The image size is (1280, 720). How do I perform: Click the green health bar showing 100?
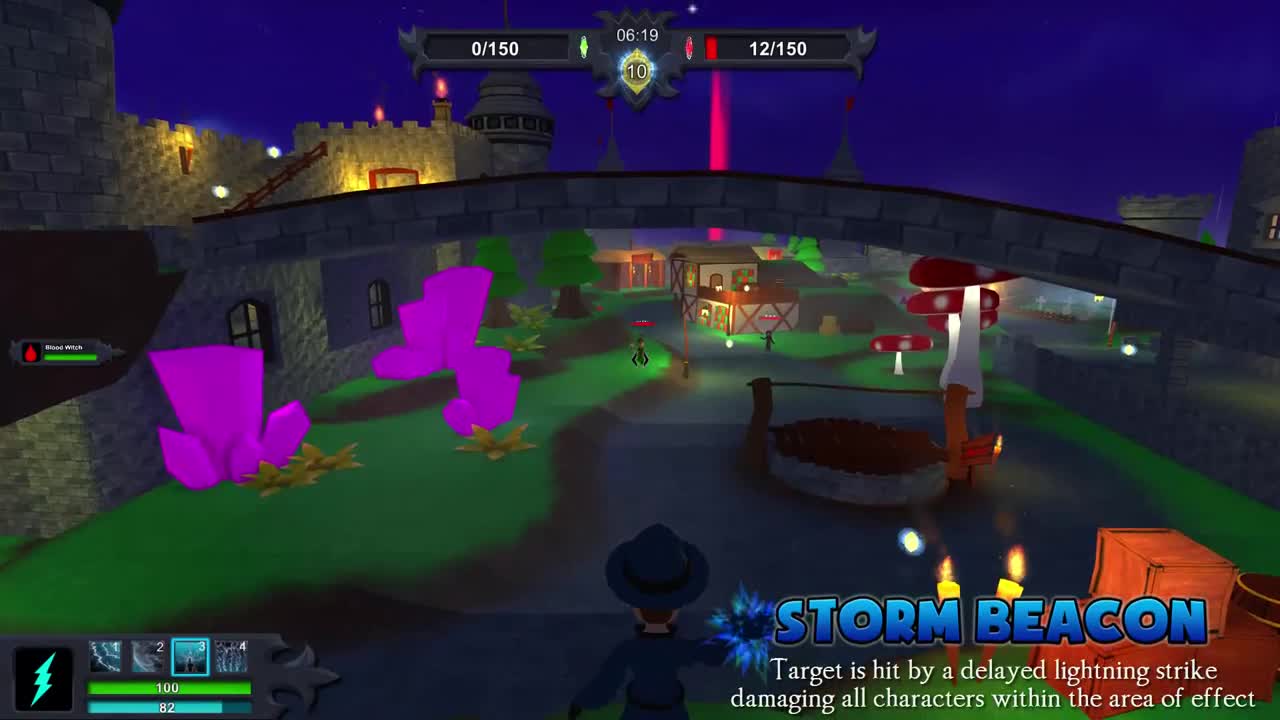click(170, 687)
